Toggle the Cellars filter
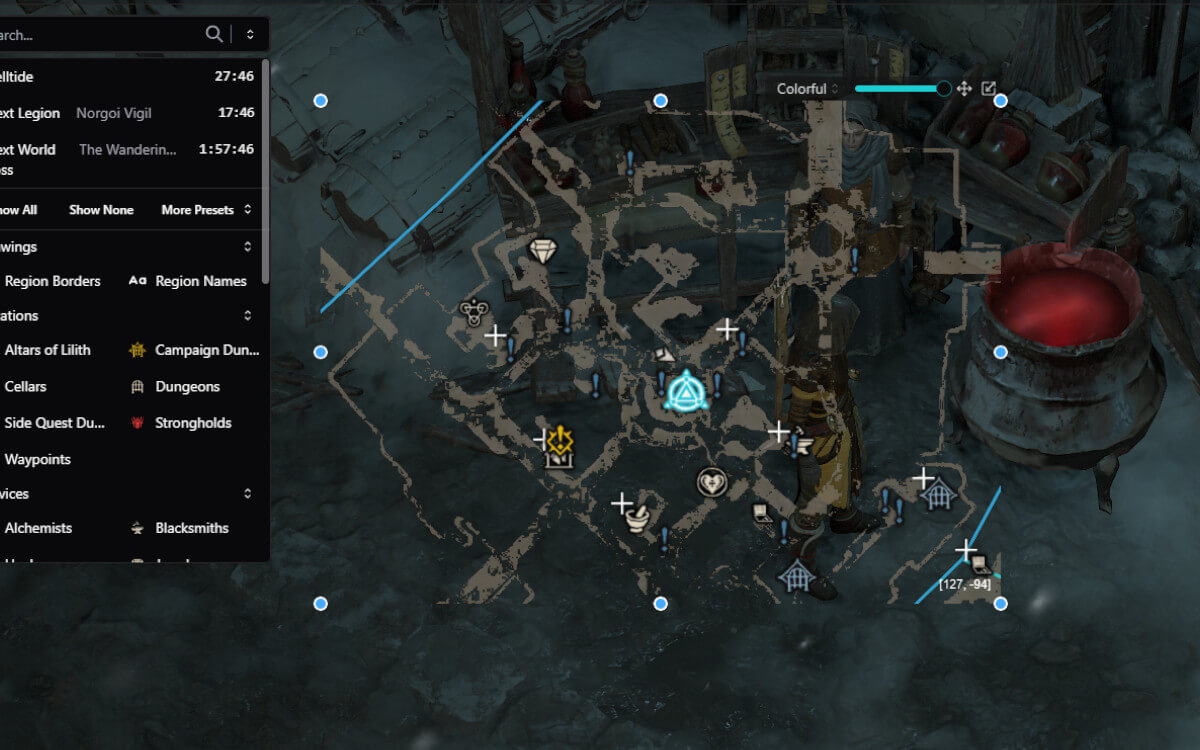The width and height of the screenshot is (1200, 750). click(26, 386)
